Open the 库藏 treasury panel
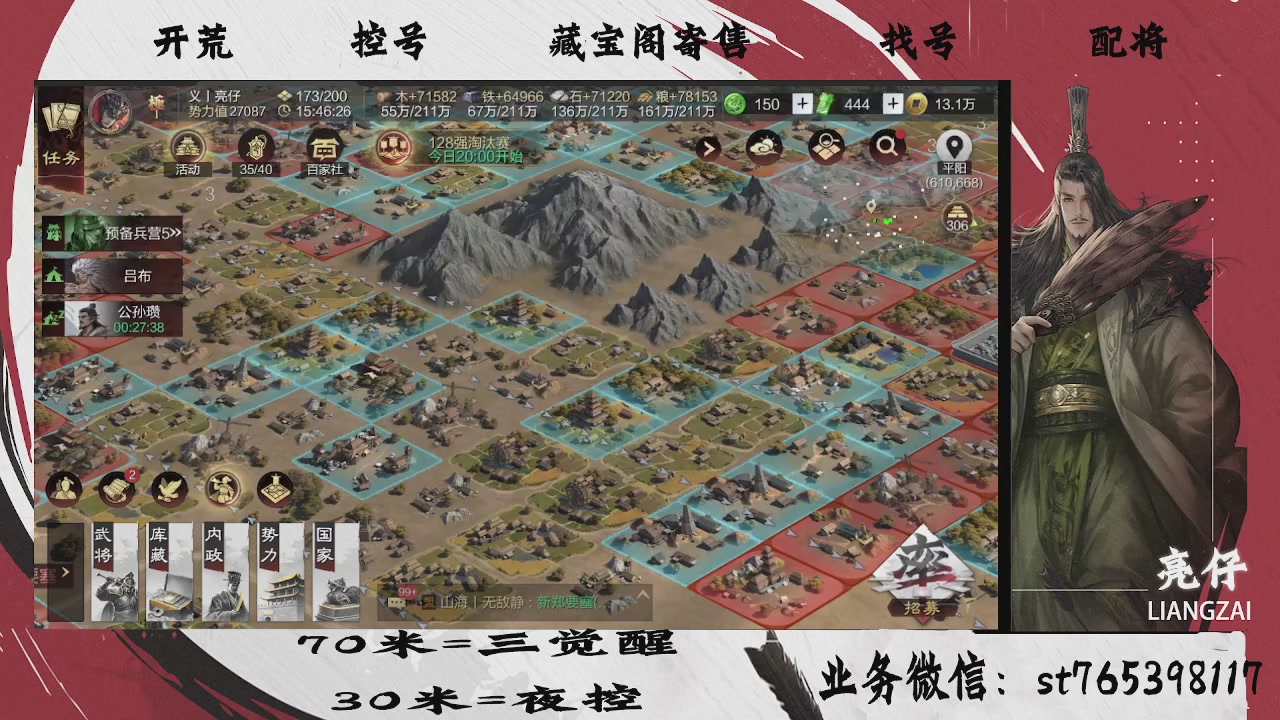 coord(168,570)
